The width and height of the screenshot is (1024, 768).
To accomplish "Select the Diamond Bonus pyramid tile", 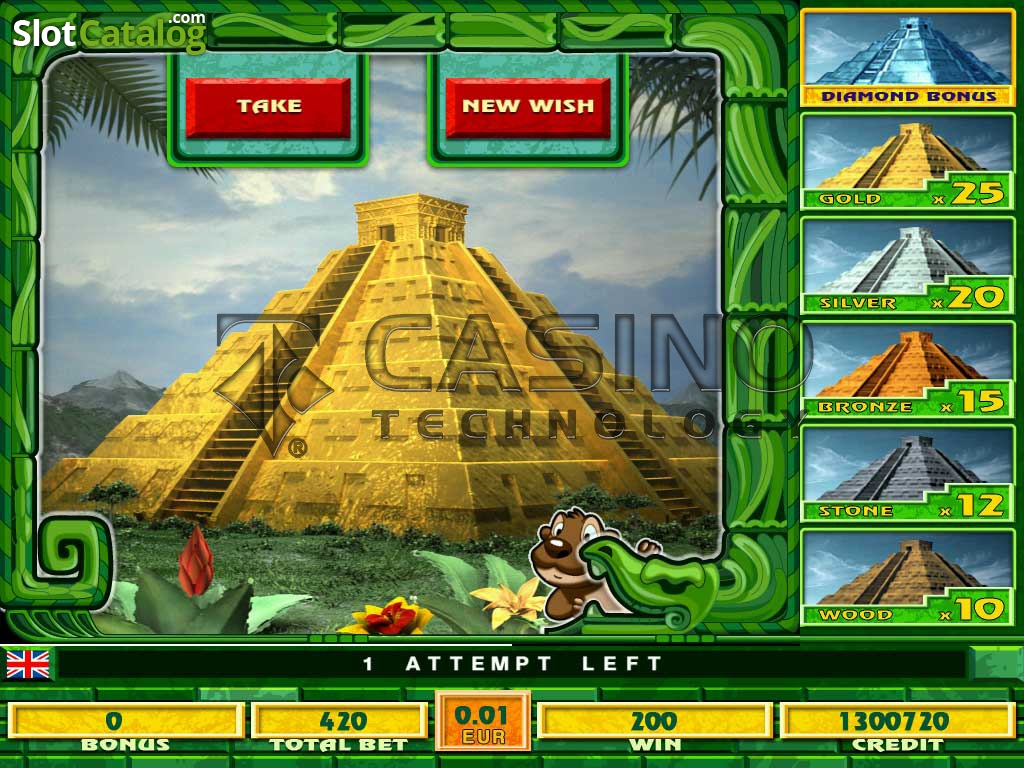I will click(908, 58).
